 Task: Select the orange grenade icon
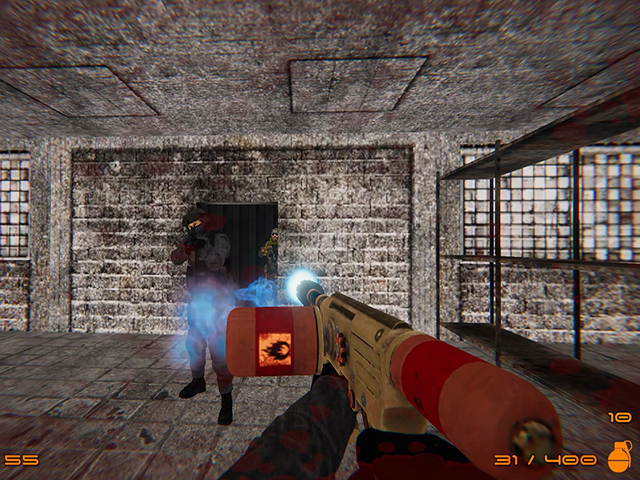coord(620,457)
